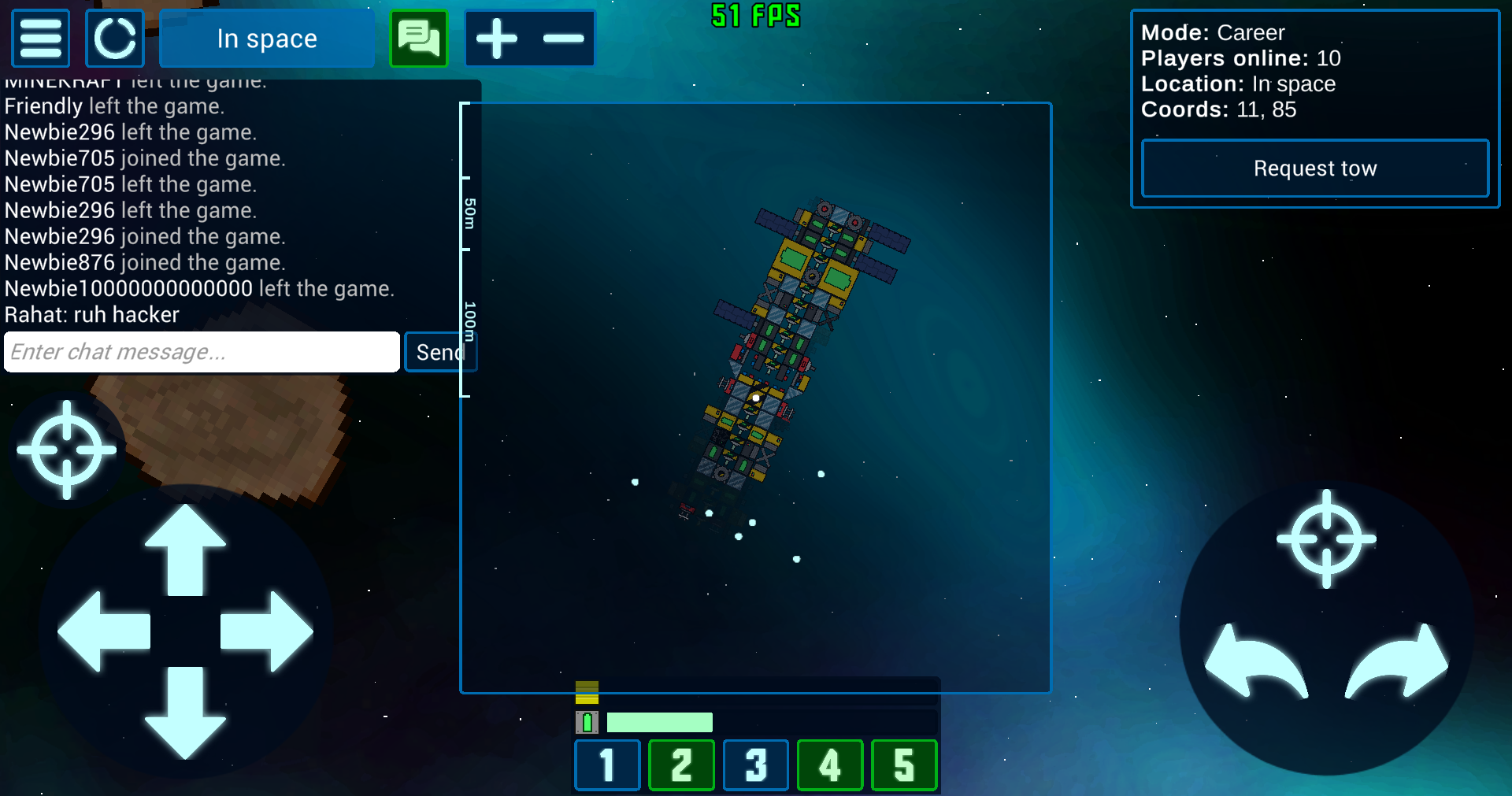The image size is (1512, 796).
Task: Select action group 1
Action: pyautogui.click(x=607, y=765)
